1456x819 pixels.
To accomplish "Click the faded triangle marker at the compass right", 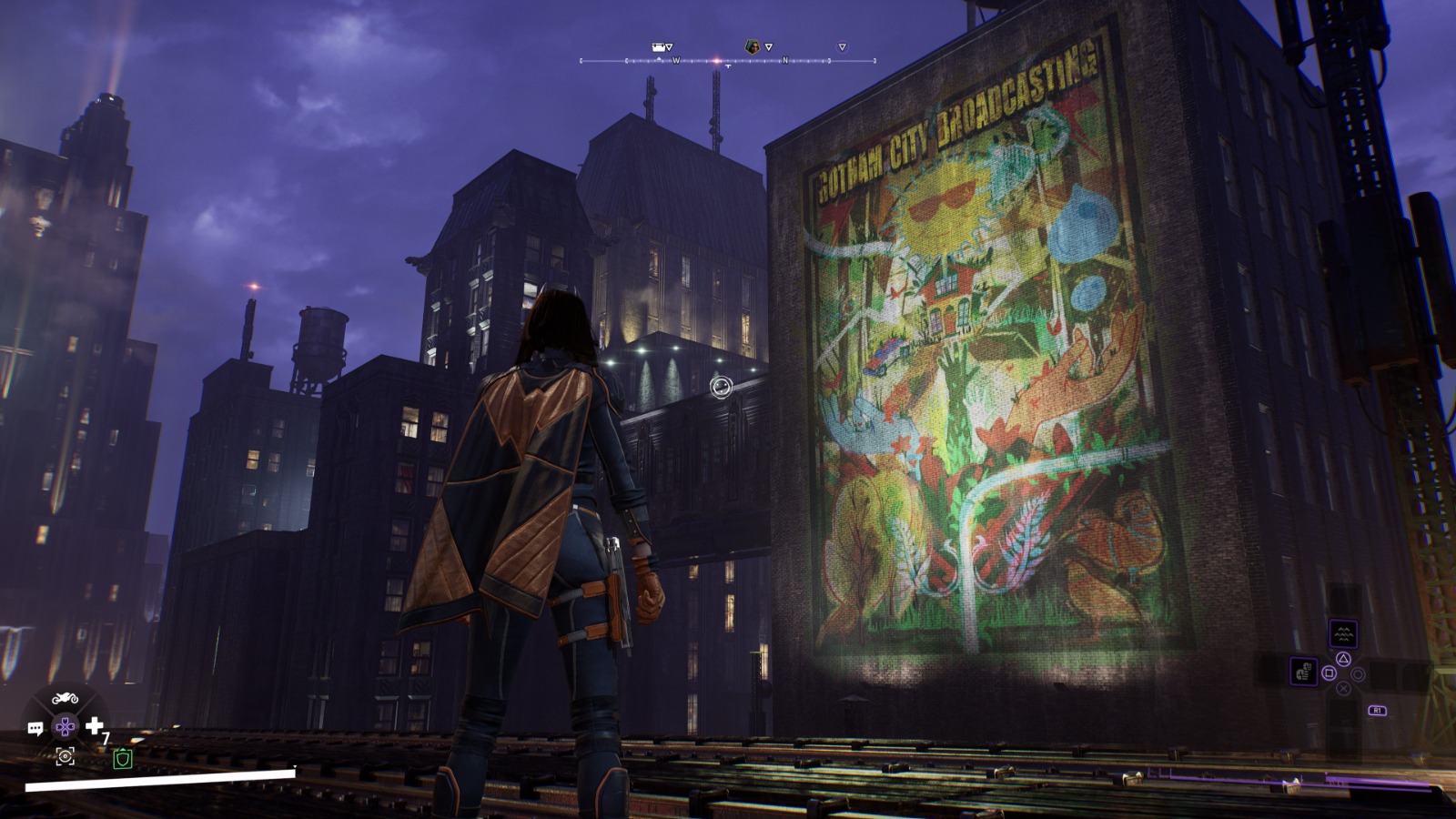I will point(842,46).
